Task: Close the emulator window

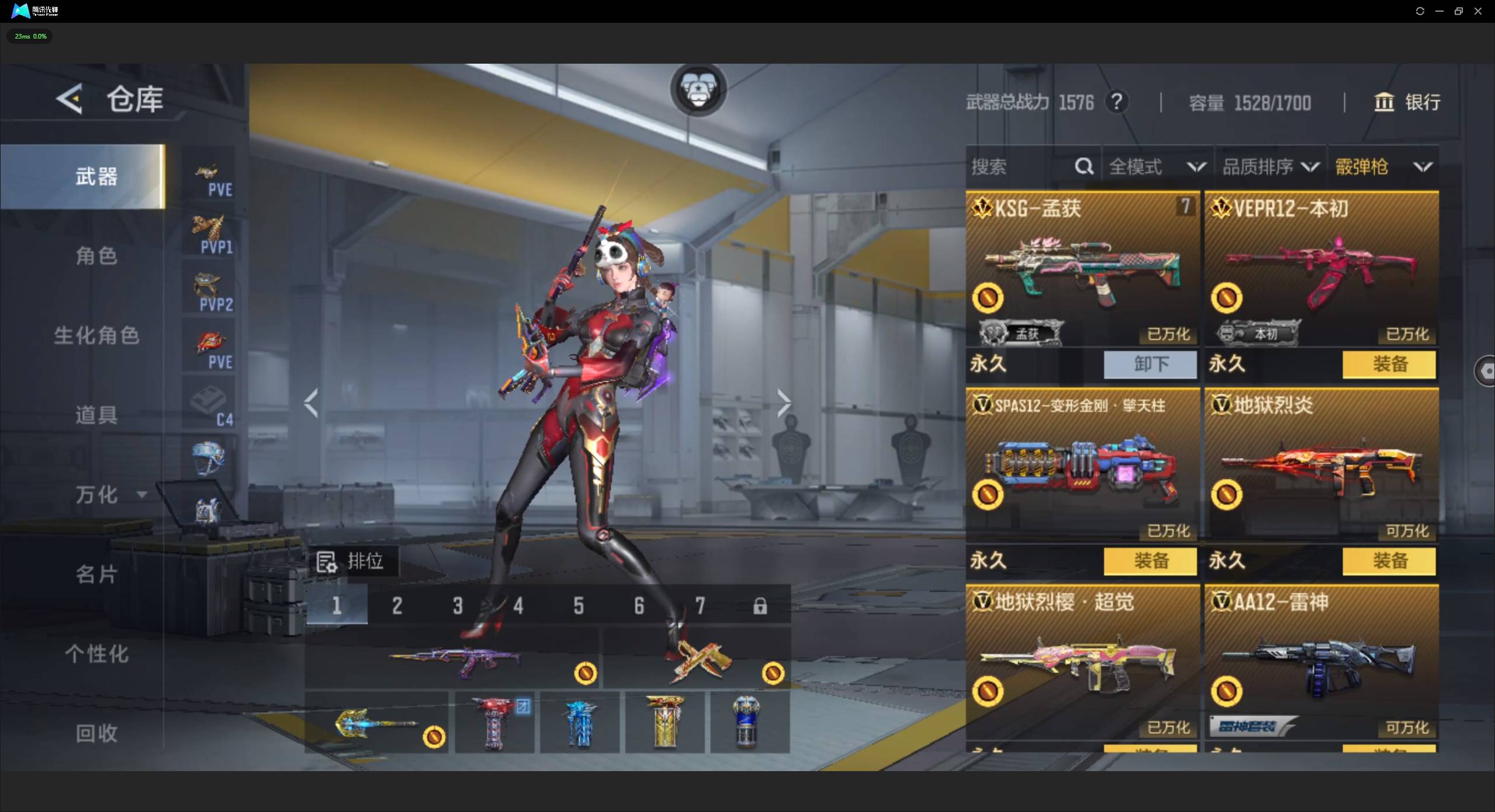Action: tap(1478, 11)
